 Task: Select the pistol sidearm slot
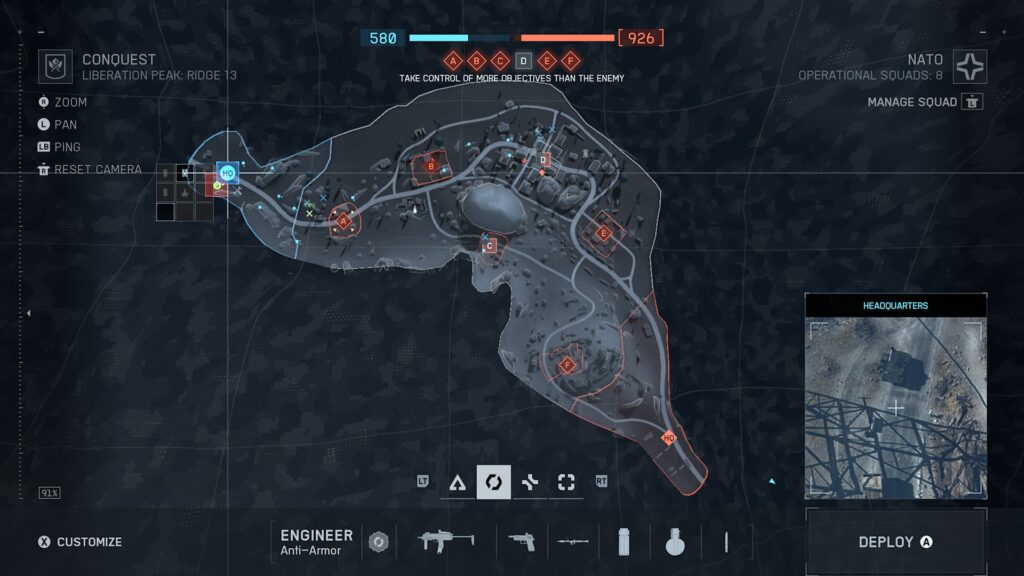[x=521, y=542]
